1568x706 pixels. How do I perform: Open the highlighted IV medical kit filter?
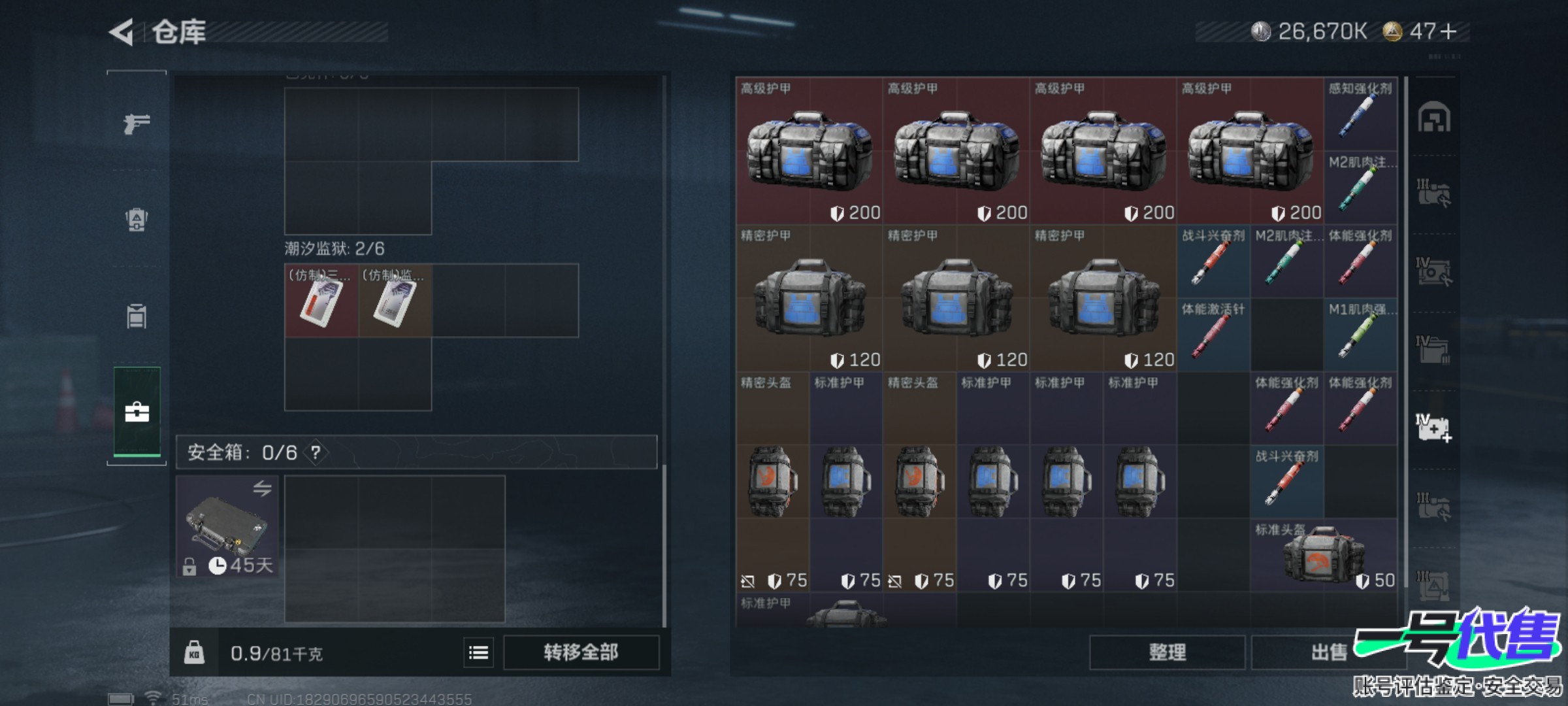click(1433, 429)
